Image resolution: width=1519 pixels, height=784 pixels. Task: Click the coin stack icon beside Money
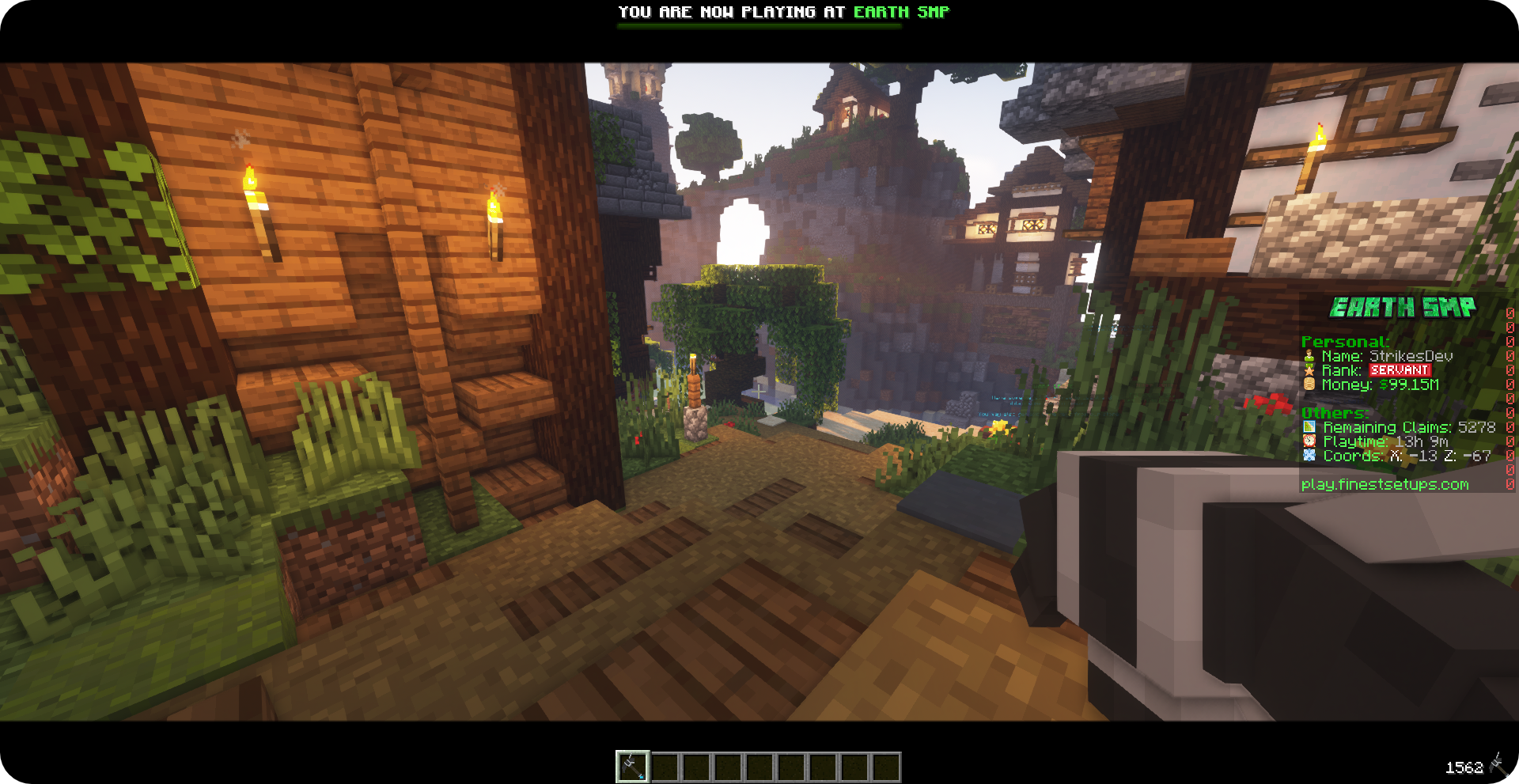pyautogui.click(x=1310, y=385)
